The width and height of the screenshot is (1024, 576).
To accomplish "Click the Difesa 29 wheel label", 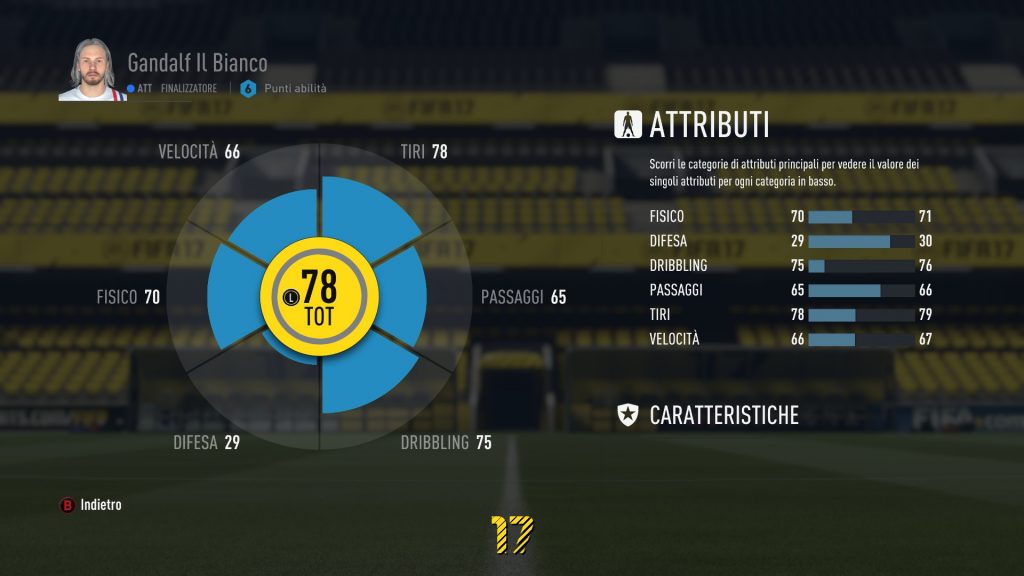I will coord(206,442).
